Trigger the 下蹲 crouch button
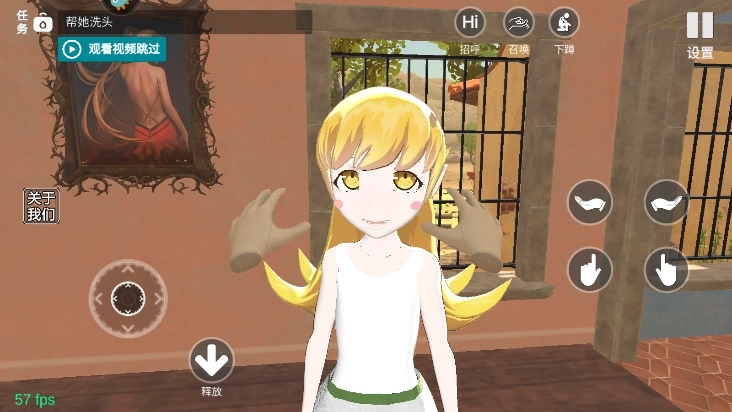Viewport: 732px width, 412px height. click(x=564, y=23)
